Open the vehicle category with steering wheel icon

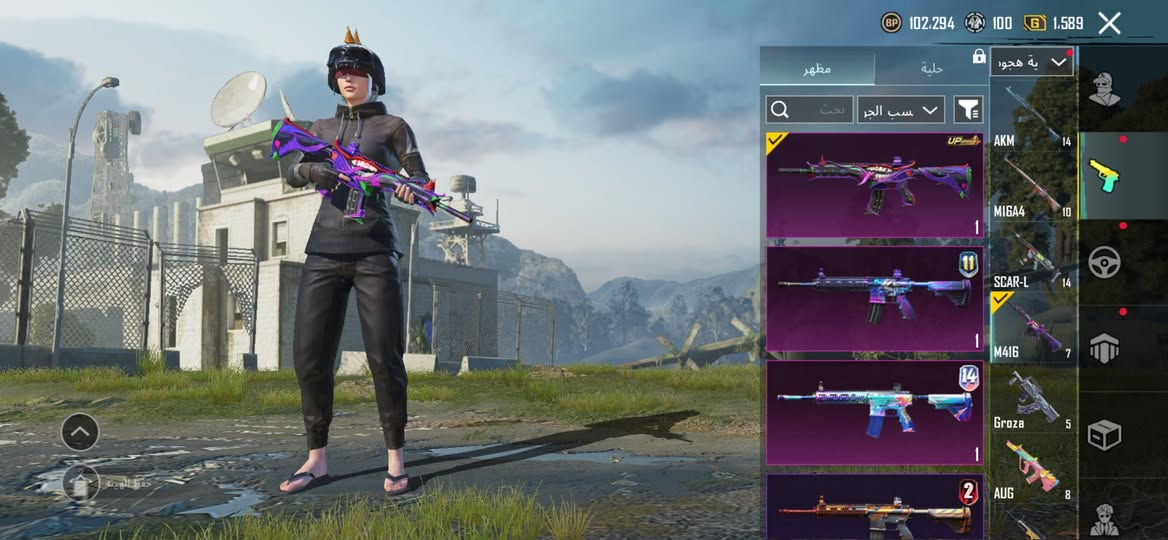pos(1105,262)
